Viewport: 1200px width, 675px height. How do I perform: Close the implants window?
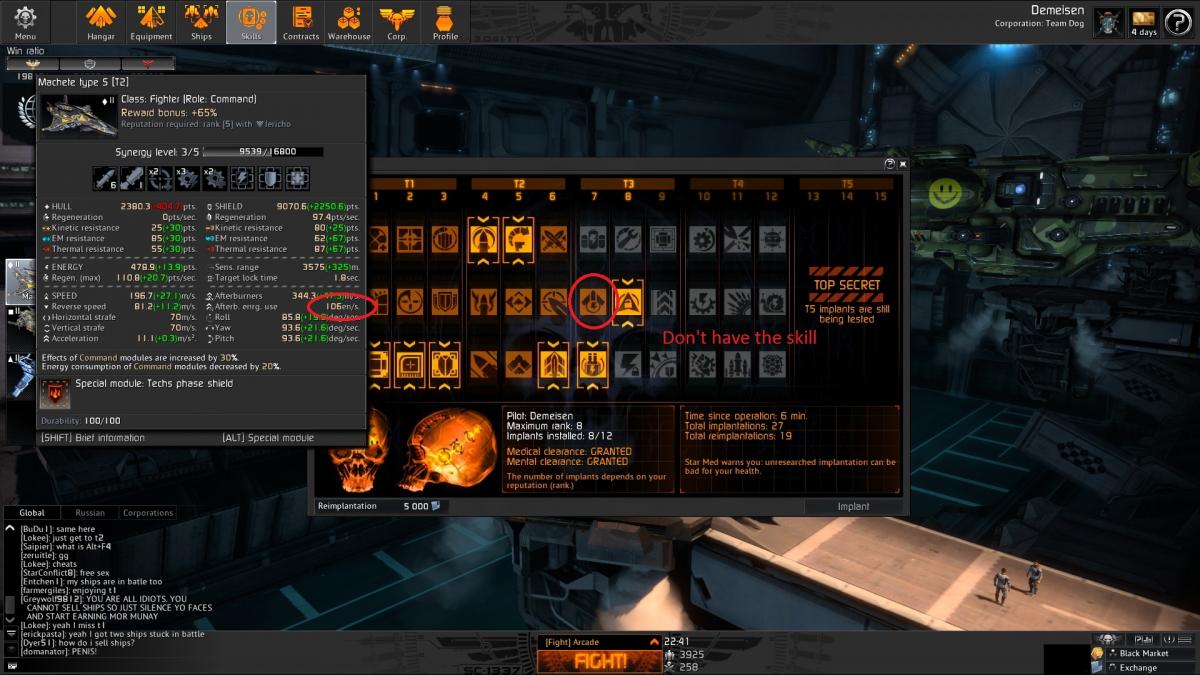[903, 164]
